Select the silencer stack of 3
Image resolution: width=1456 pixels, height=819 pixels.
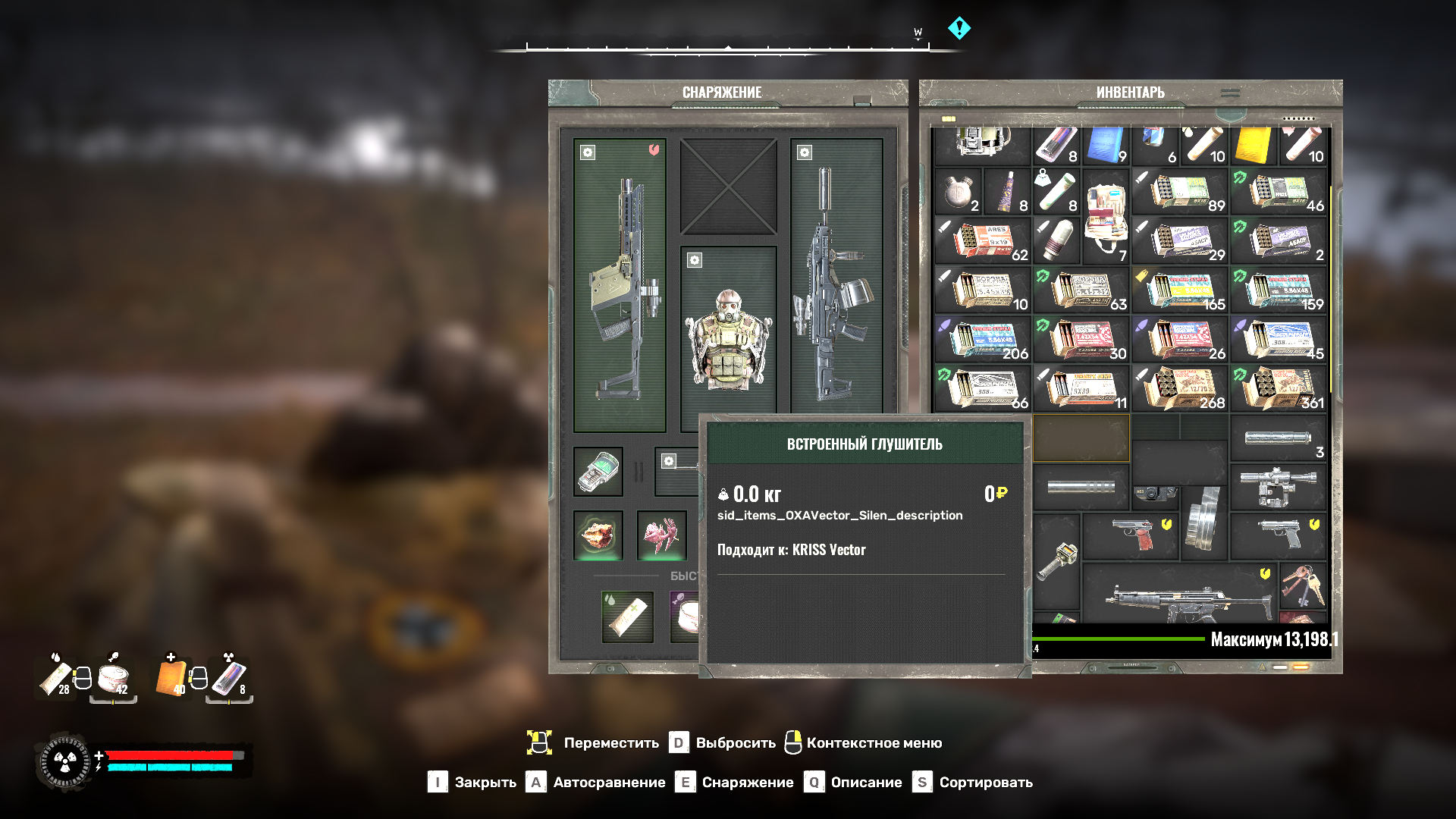[1278, 438]
